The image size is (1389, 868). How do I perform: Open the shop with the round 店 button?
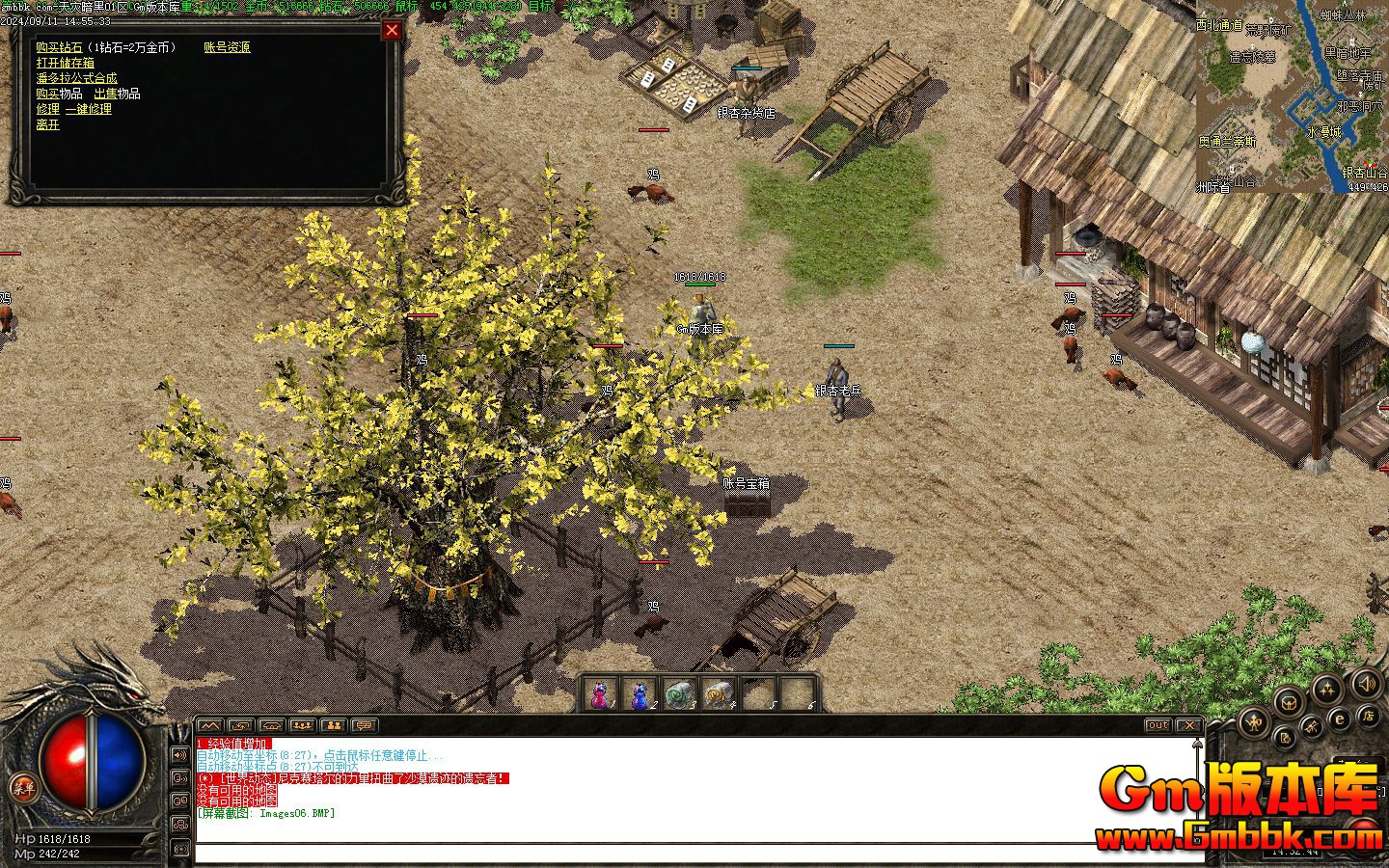point(1367,716)
